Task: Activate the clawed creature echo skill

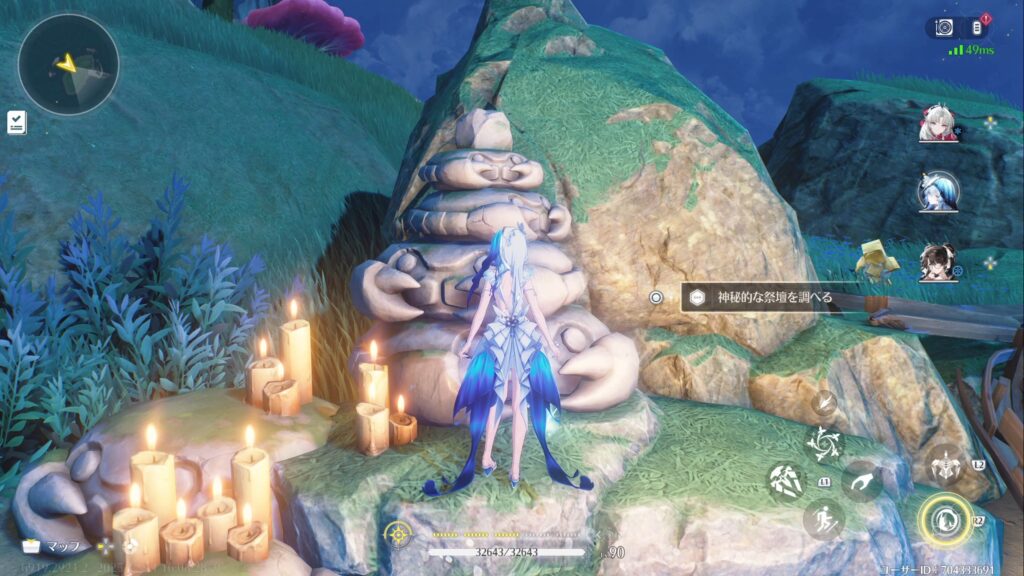Action: pos(944,464)
